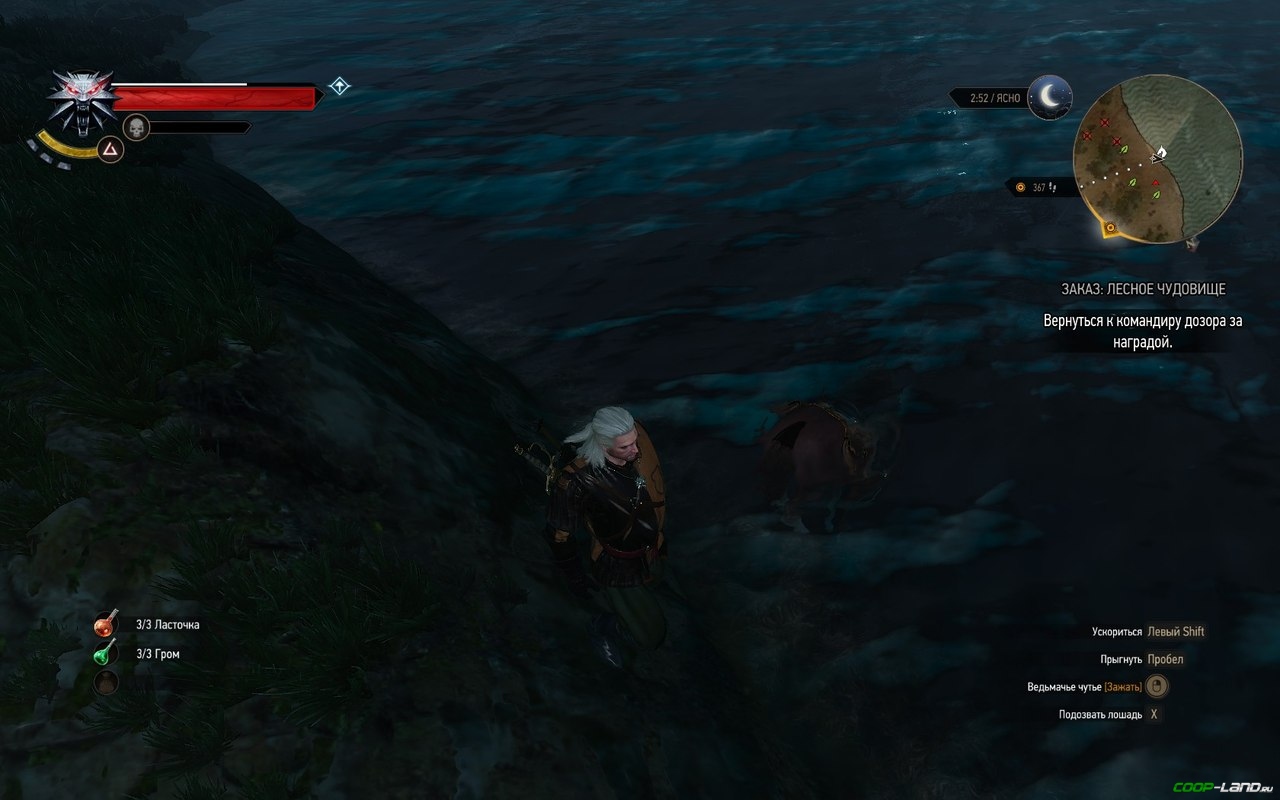The width and height of the screenshot is (1280, 800).
Task: Click the blue diamond buff icon
Action: point(340,86)
